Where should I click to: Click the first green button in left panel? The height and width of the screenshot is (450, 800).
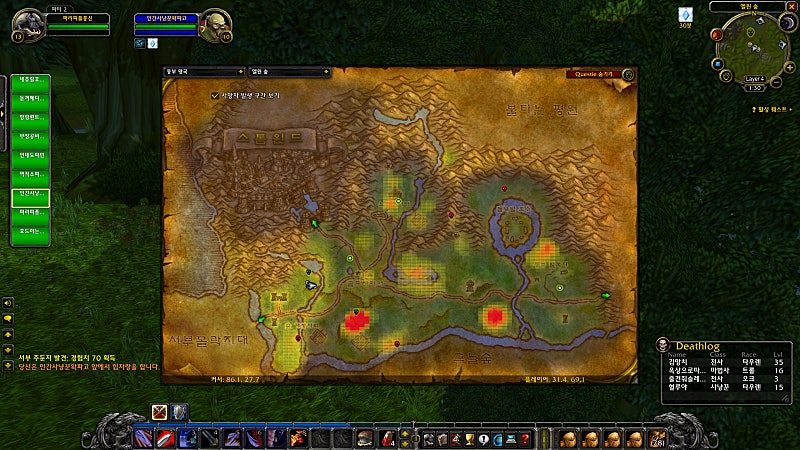click(x=31, y=79)
